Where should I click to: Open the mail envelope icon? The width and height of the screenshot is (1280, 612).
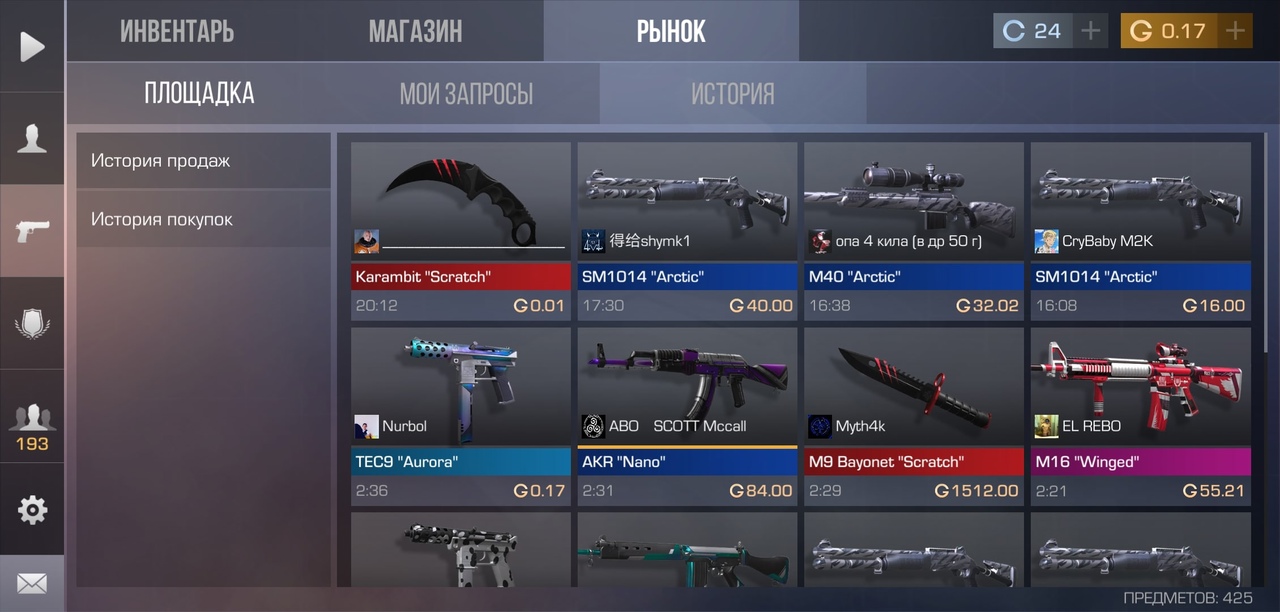pos(32,583)
